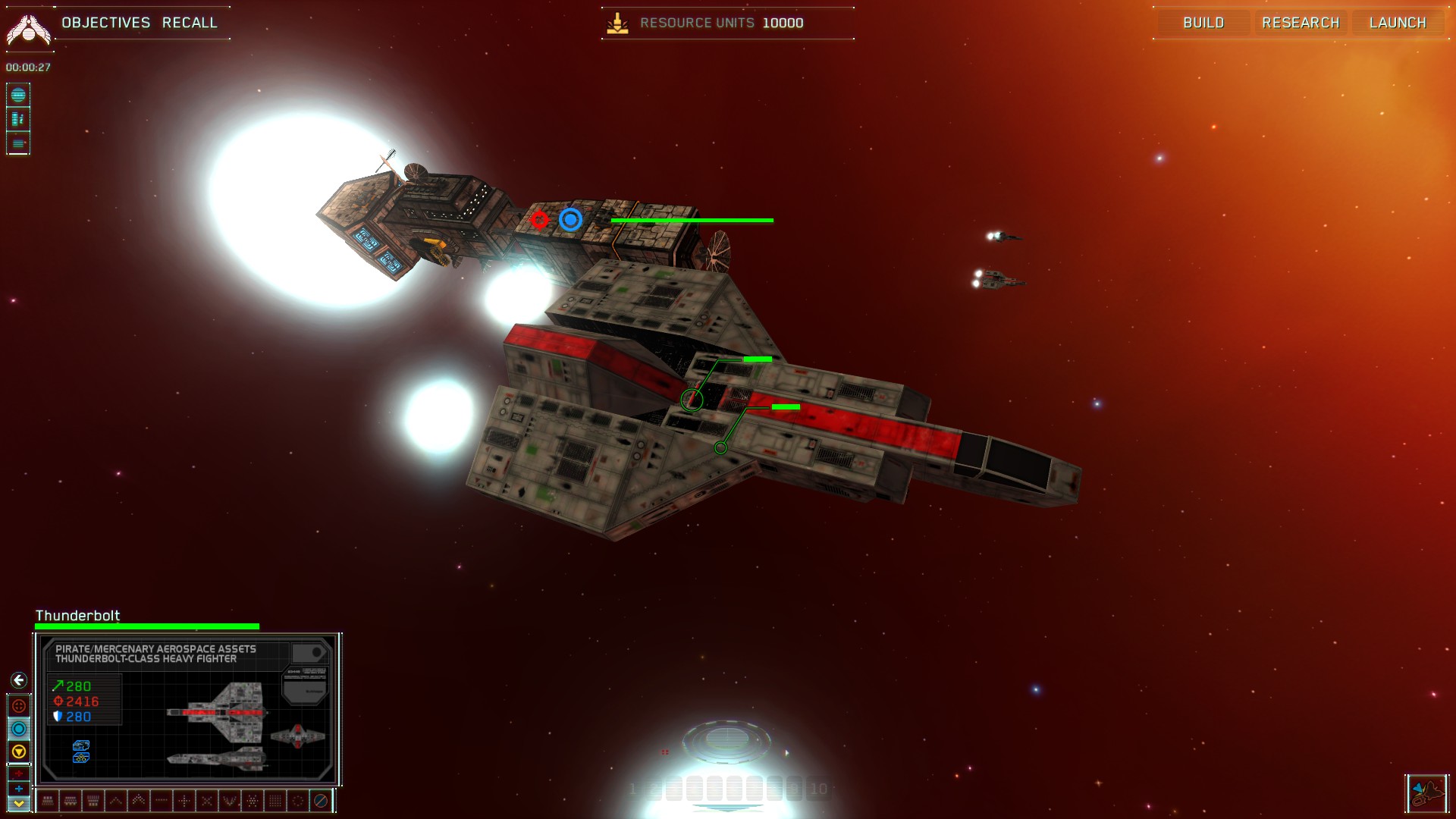
Task: Set the red crosshair aggressive stance
Action: click(19, 706)
